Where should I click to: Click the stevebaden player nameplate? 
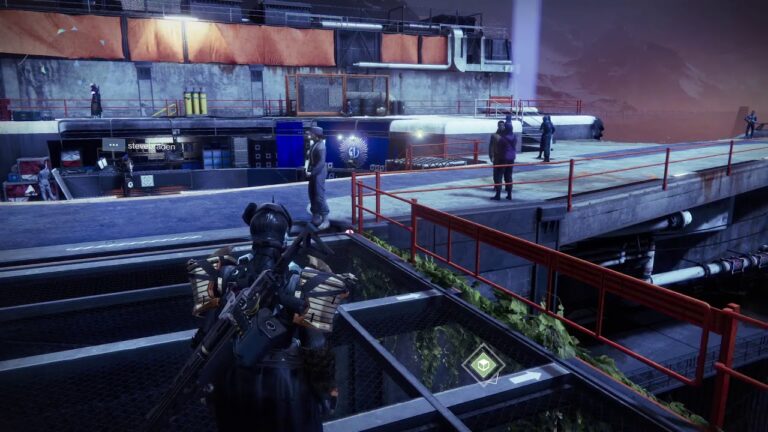pos(150,146)
